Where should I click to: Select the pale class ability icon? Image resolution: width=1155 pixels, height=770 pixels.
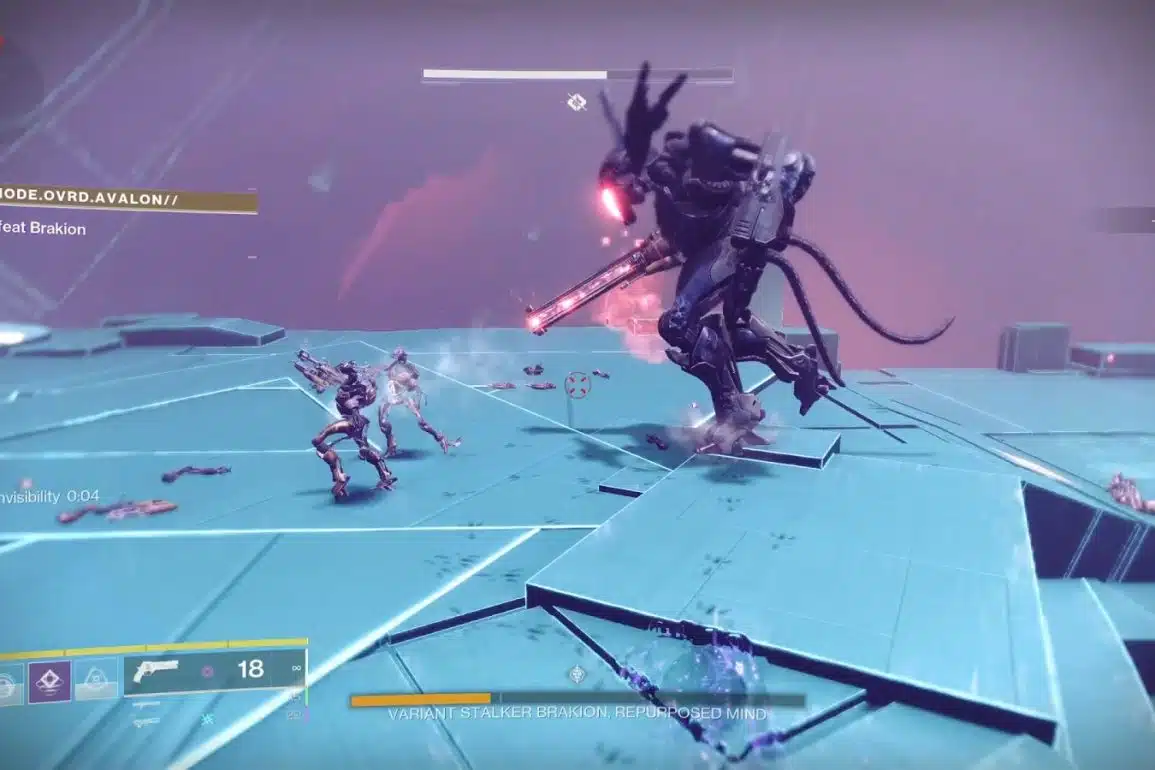(95, 680)
